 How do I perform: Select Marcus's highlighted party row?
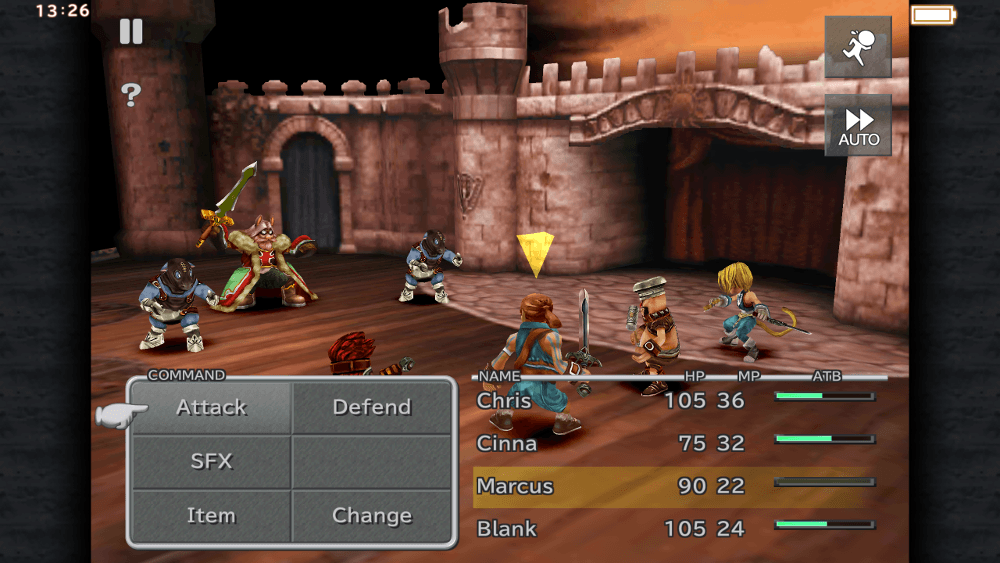tap(670, 487)
